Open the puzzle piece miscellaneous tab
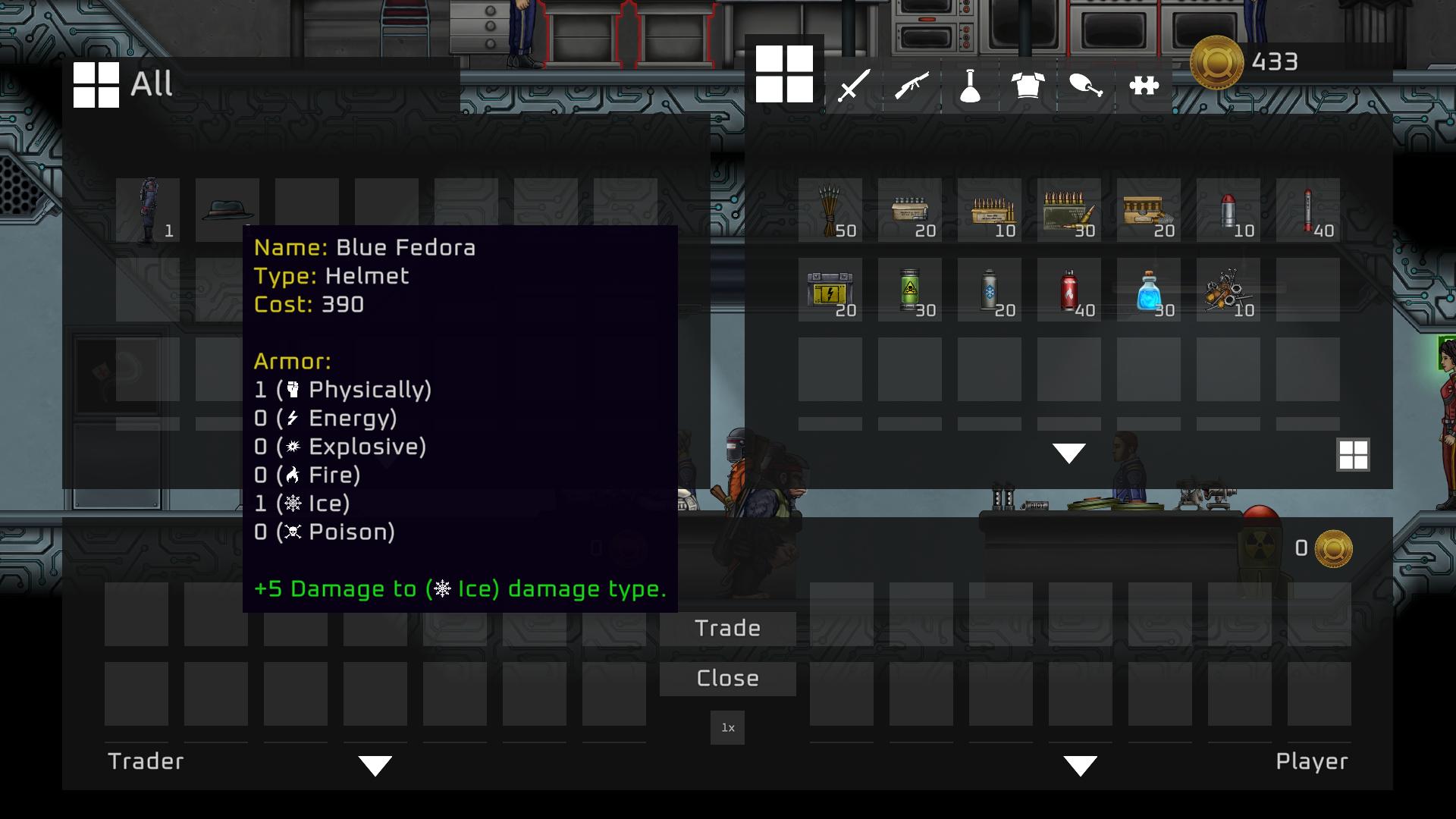The image size is (1456, 819). pyautogui.click(x=1144, y=85)
